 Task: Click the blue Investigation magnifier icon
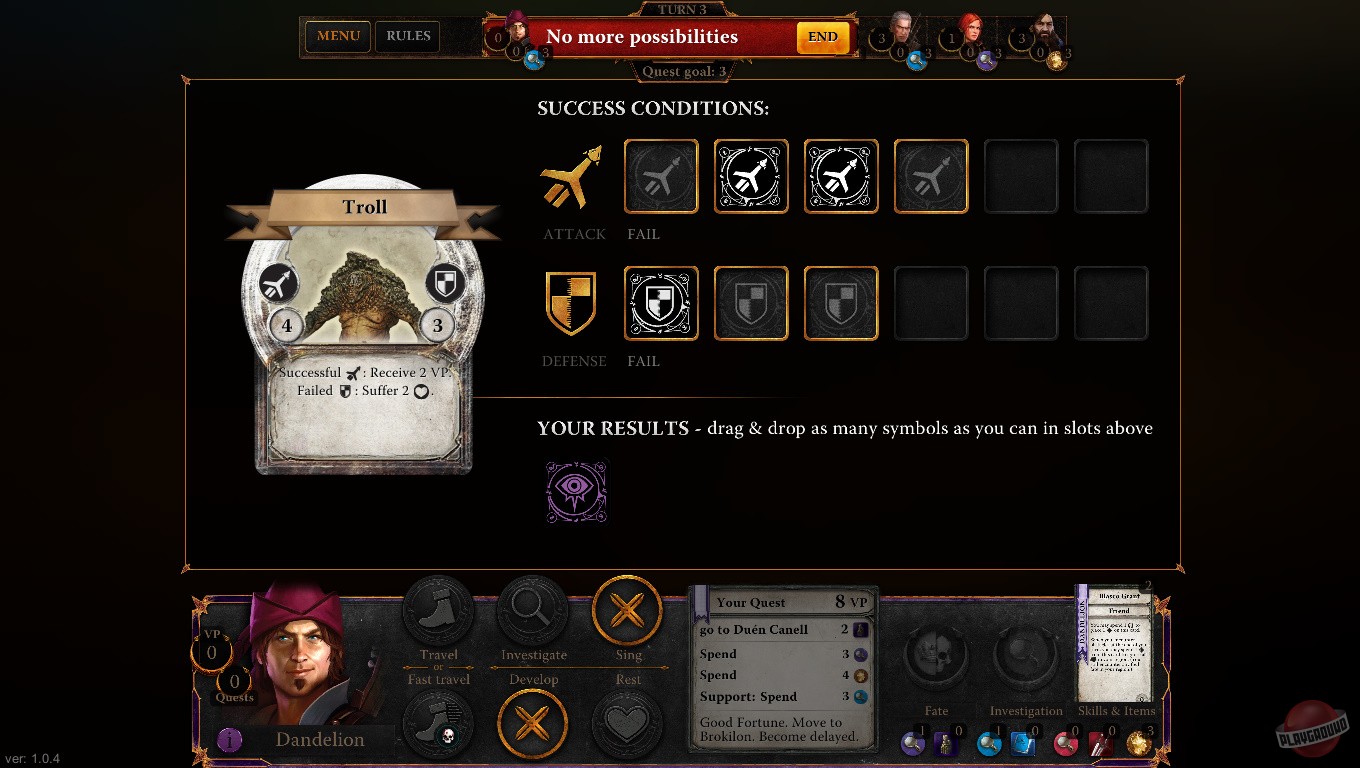tap(989, 744)
